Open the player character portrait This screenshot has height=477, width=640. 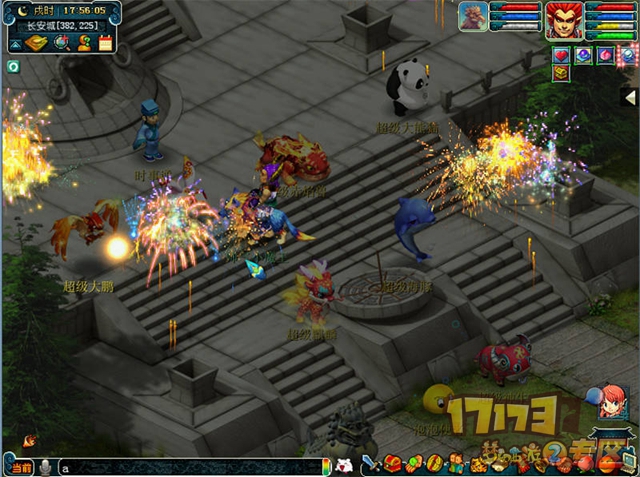[563, 19]
